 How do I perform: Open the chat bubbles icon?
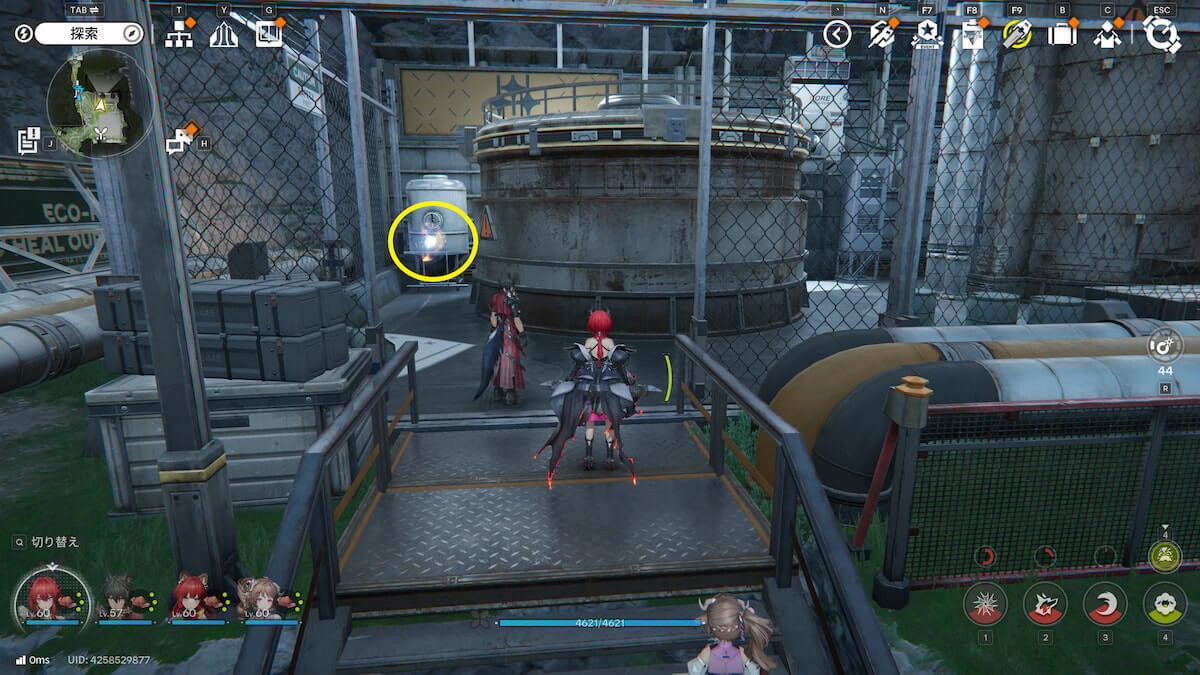click(179, 141)
